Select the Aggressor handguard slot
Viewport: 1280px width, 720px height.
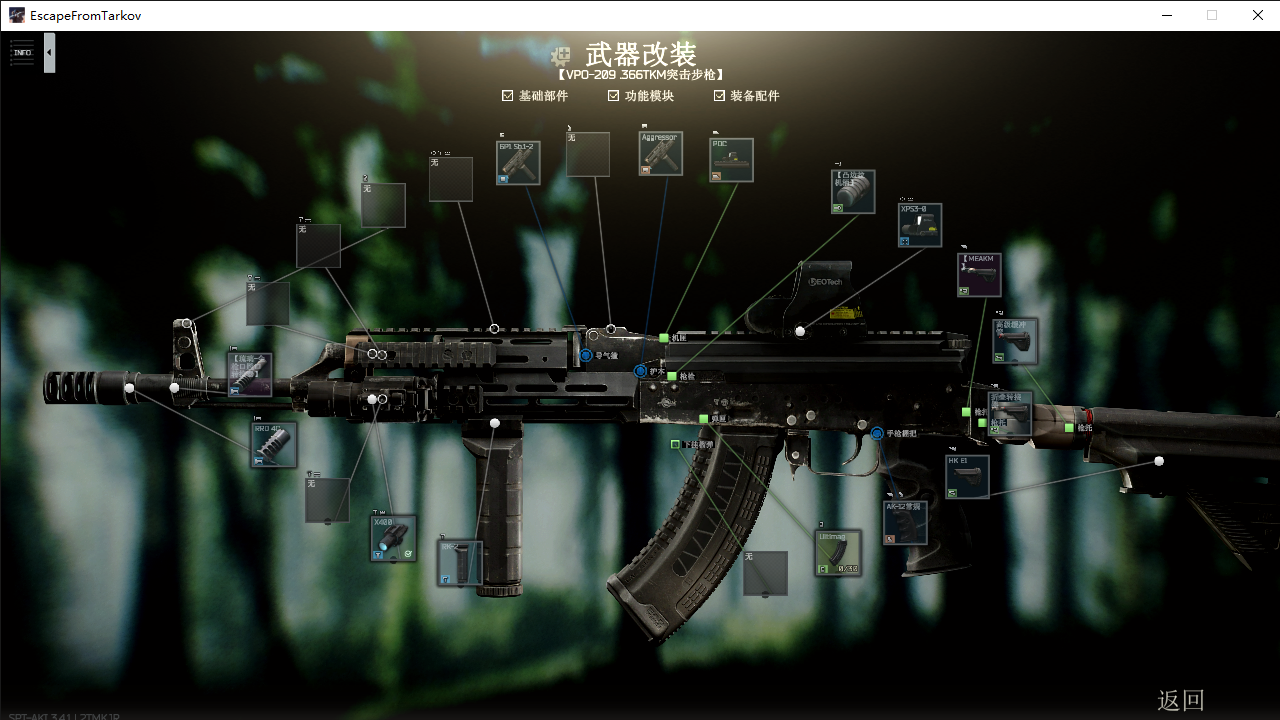661,153
